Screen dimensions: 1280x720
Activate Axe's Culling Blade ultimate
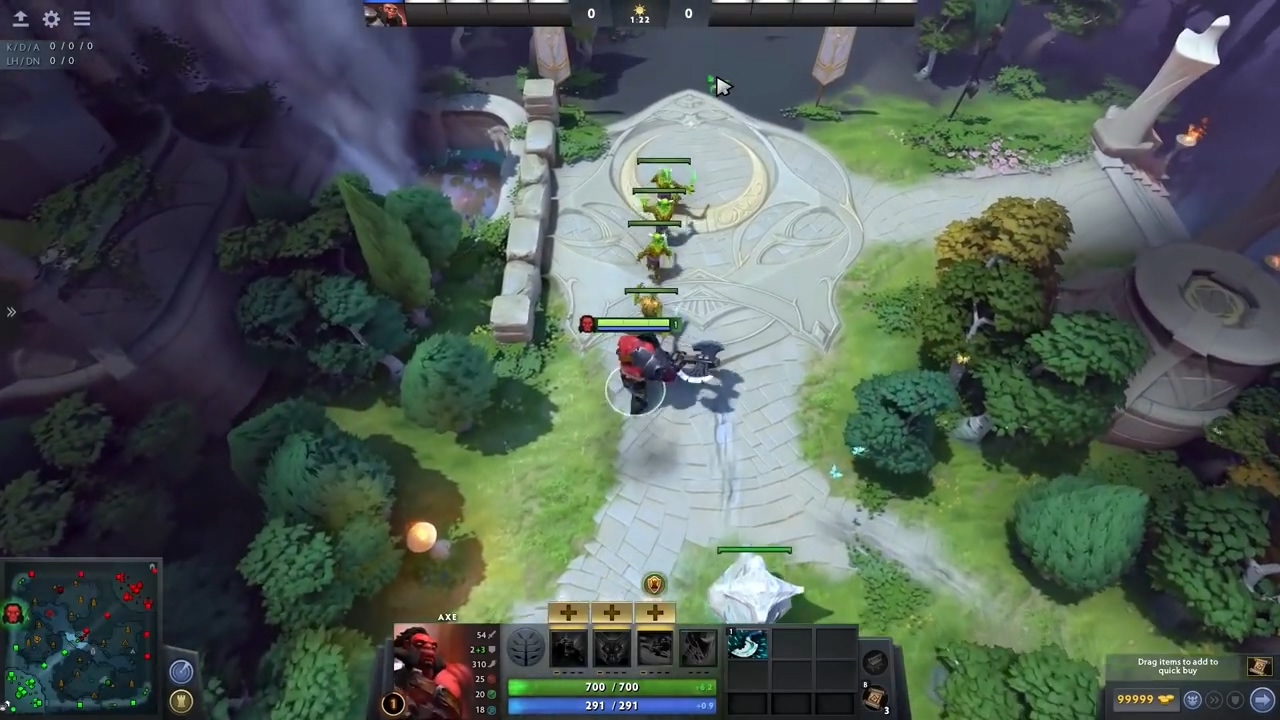[x=697, y=648]
